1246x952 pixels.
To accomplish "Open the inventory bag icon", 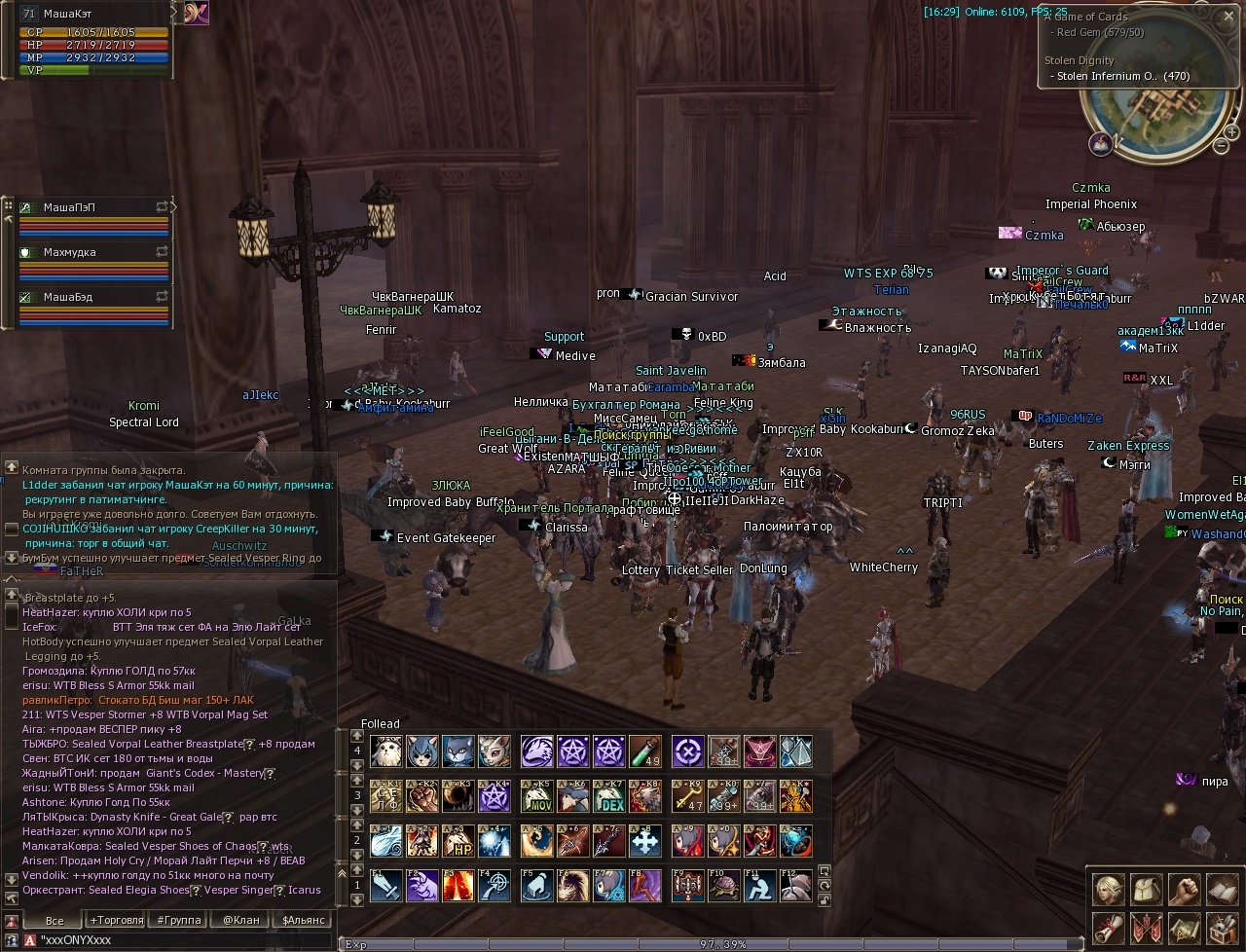I will pyautogui.click(x=1146, y=889).
